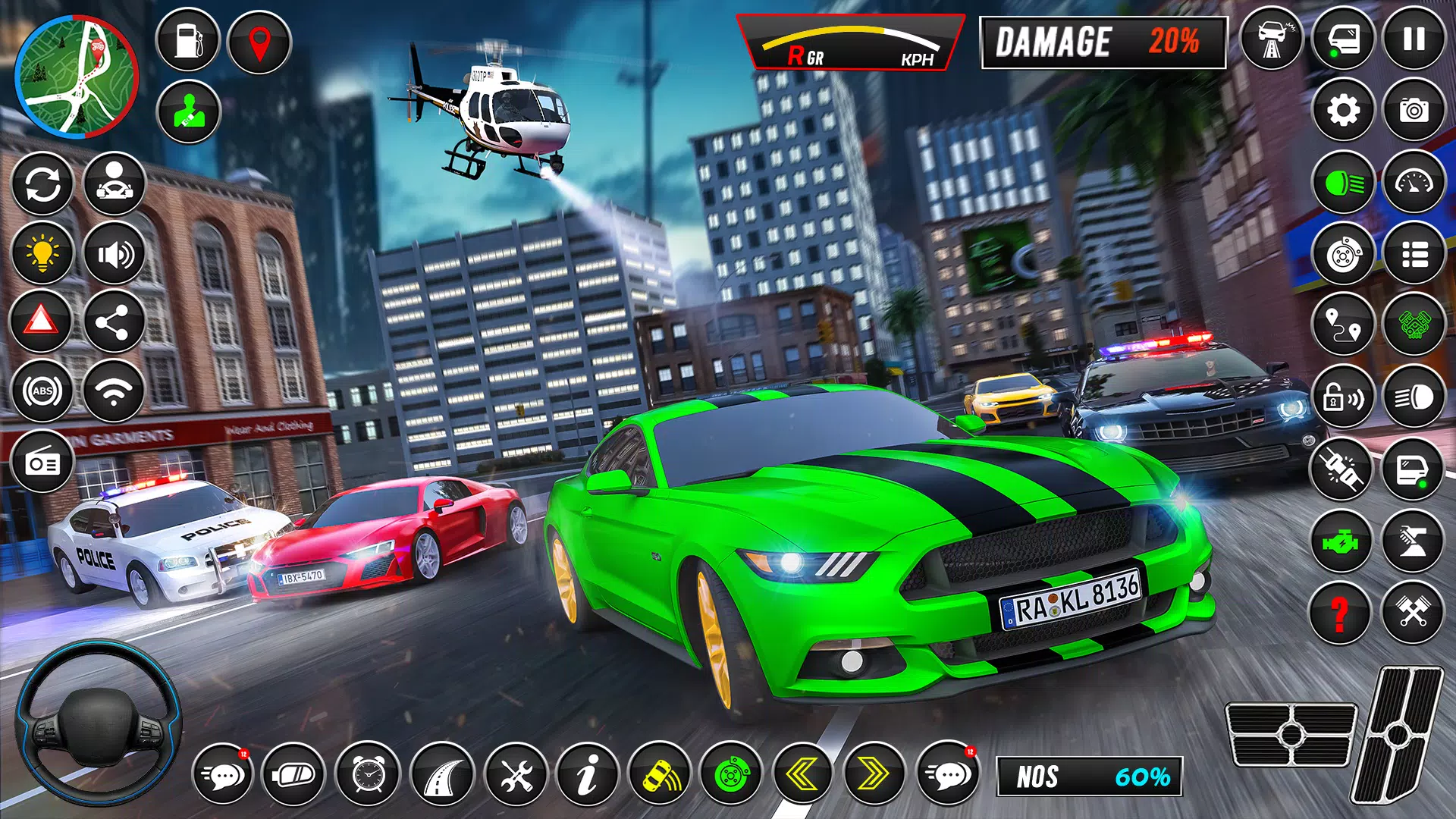
Task: Take a screenshot with the camera button
Action: [x=1414, y=111]
